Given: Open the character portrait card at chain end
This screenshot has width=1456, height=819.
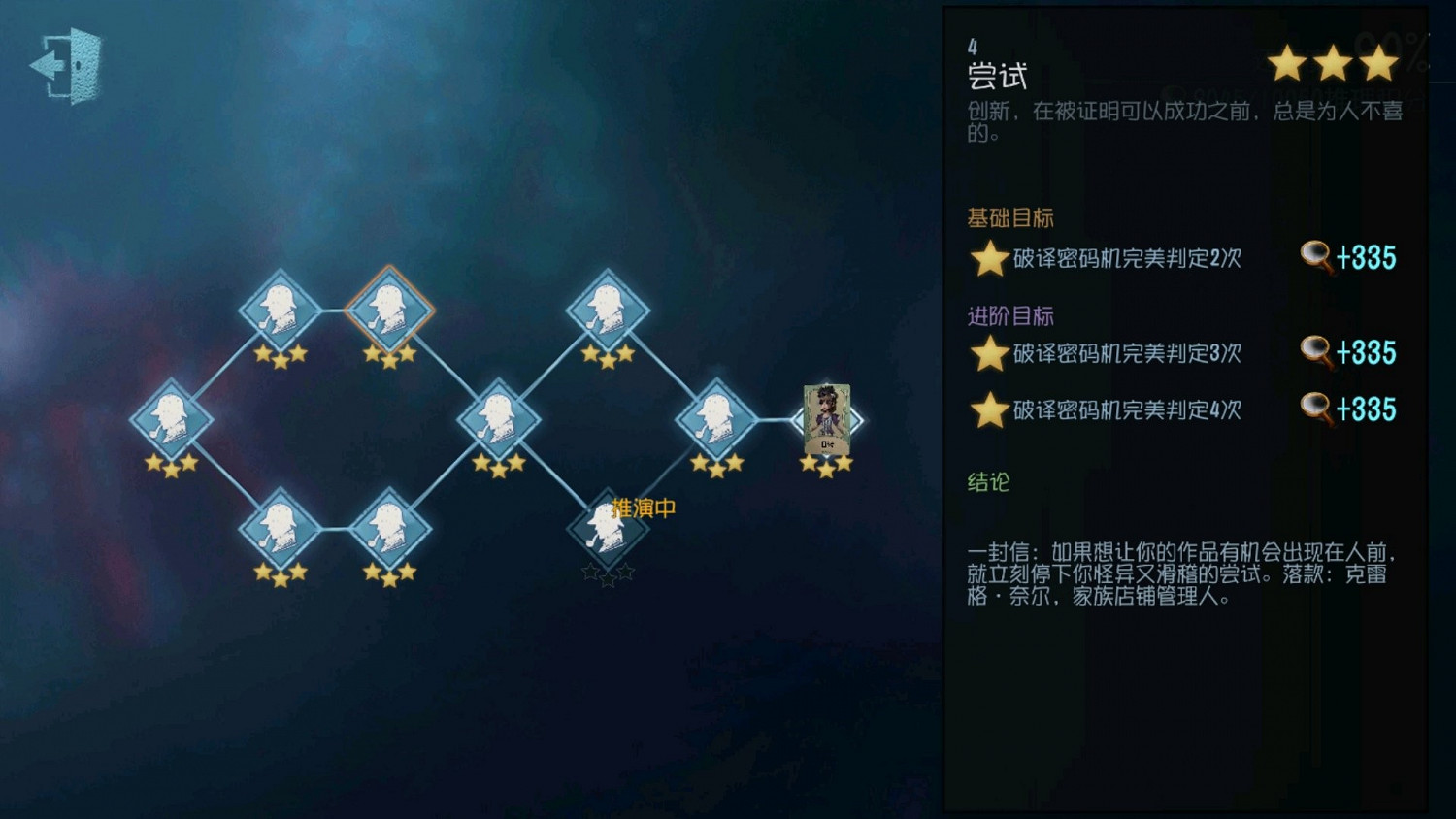Looking at the screenshot, I should pos(827,419).
